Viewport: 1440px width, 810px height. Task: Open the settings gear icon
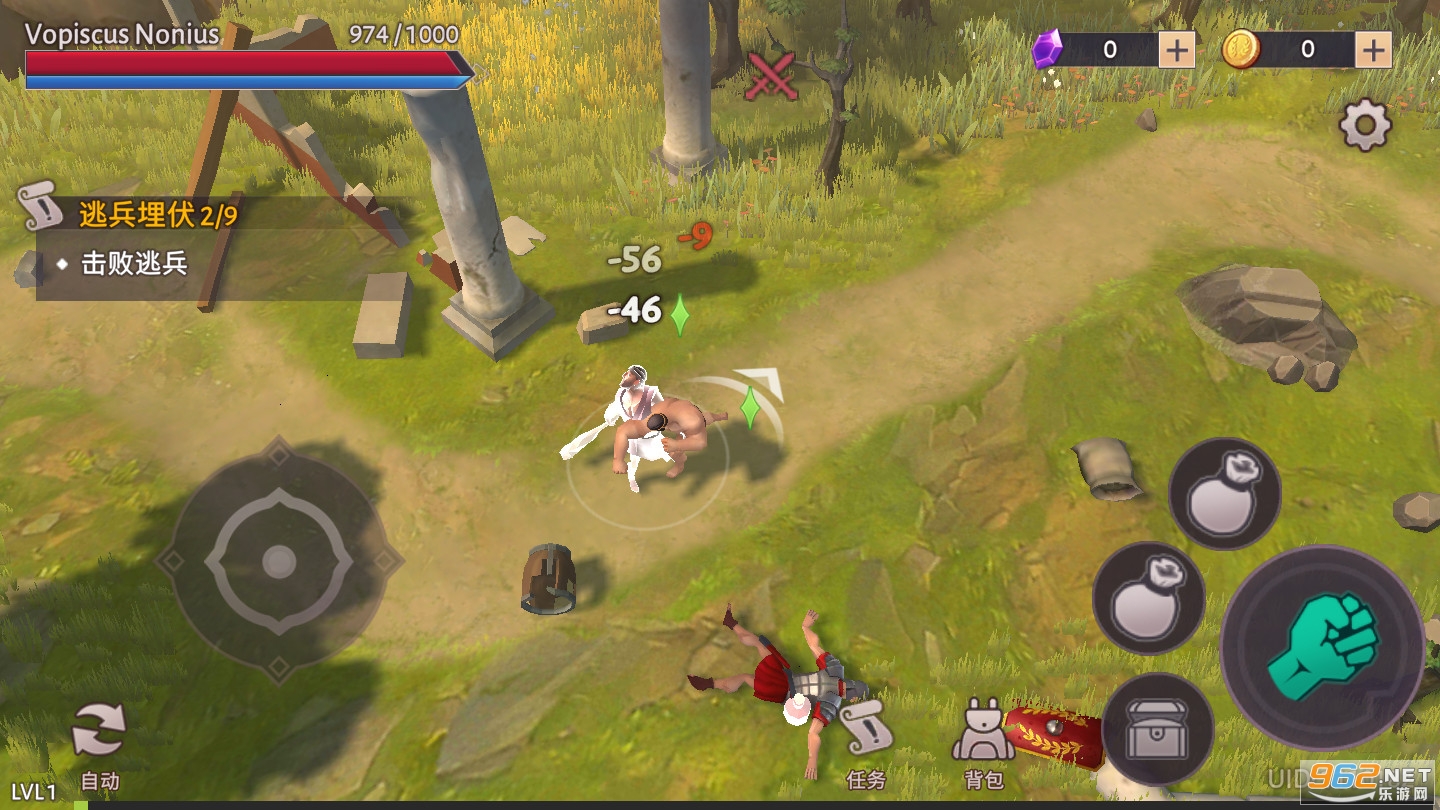coord(1365,127)
